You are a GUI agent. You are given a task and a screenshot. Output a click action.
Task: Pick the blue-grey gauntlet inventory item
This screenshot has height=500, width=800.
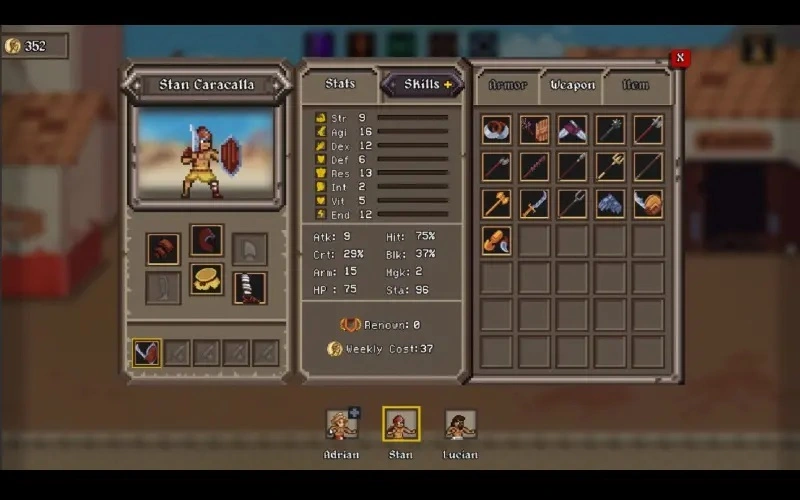click(610, 204)
